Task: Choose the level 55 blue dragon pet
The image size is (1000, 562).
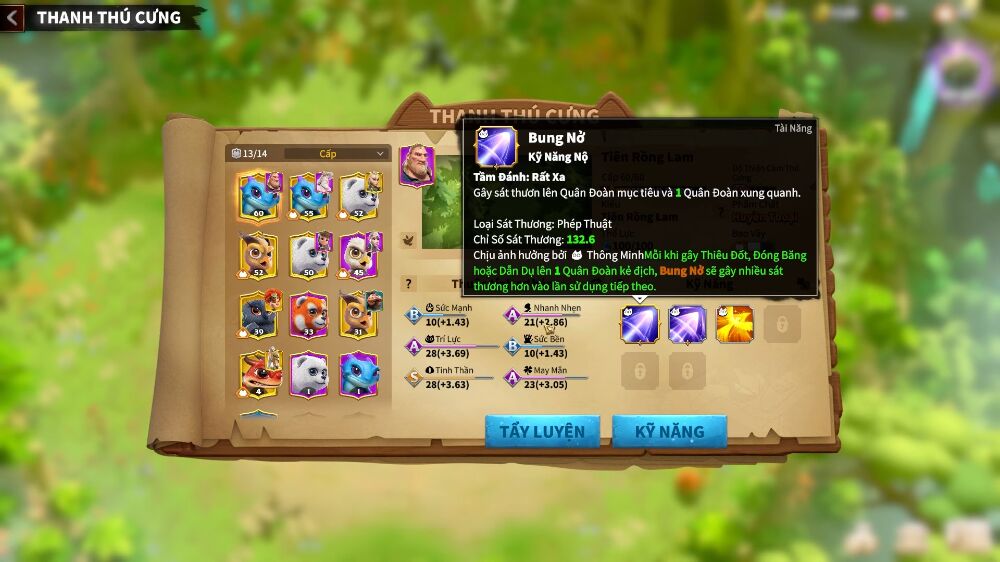Action: (309, 195)
